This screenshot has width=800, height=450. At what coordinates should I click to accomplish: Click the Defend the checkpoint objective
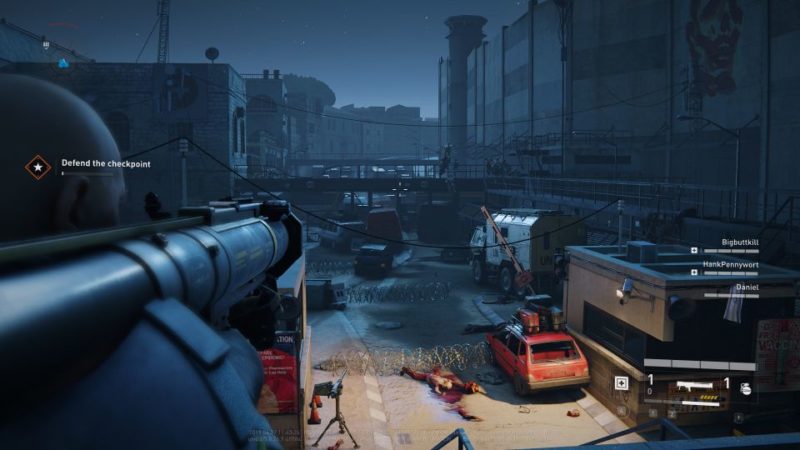coord(106,163)
